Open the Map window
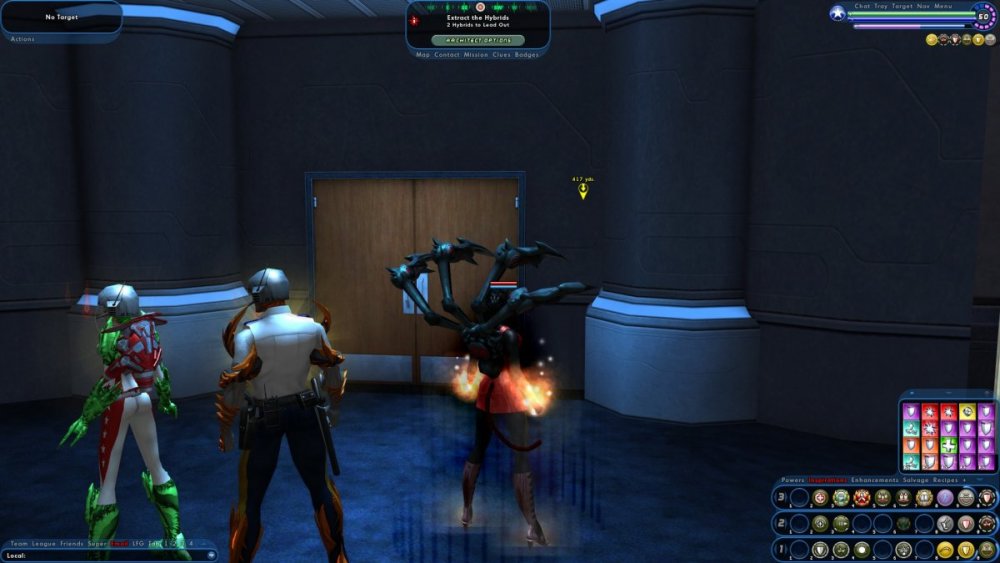 [423, 55]
